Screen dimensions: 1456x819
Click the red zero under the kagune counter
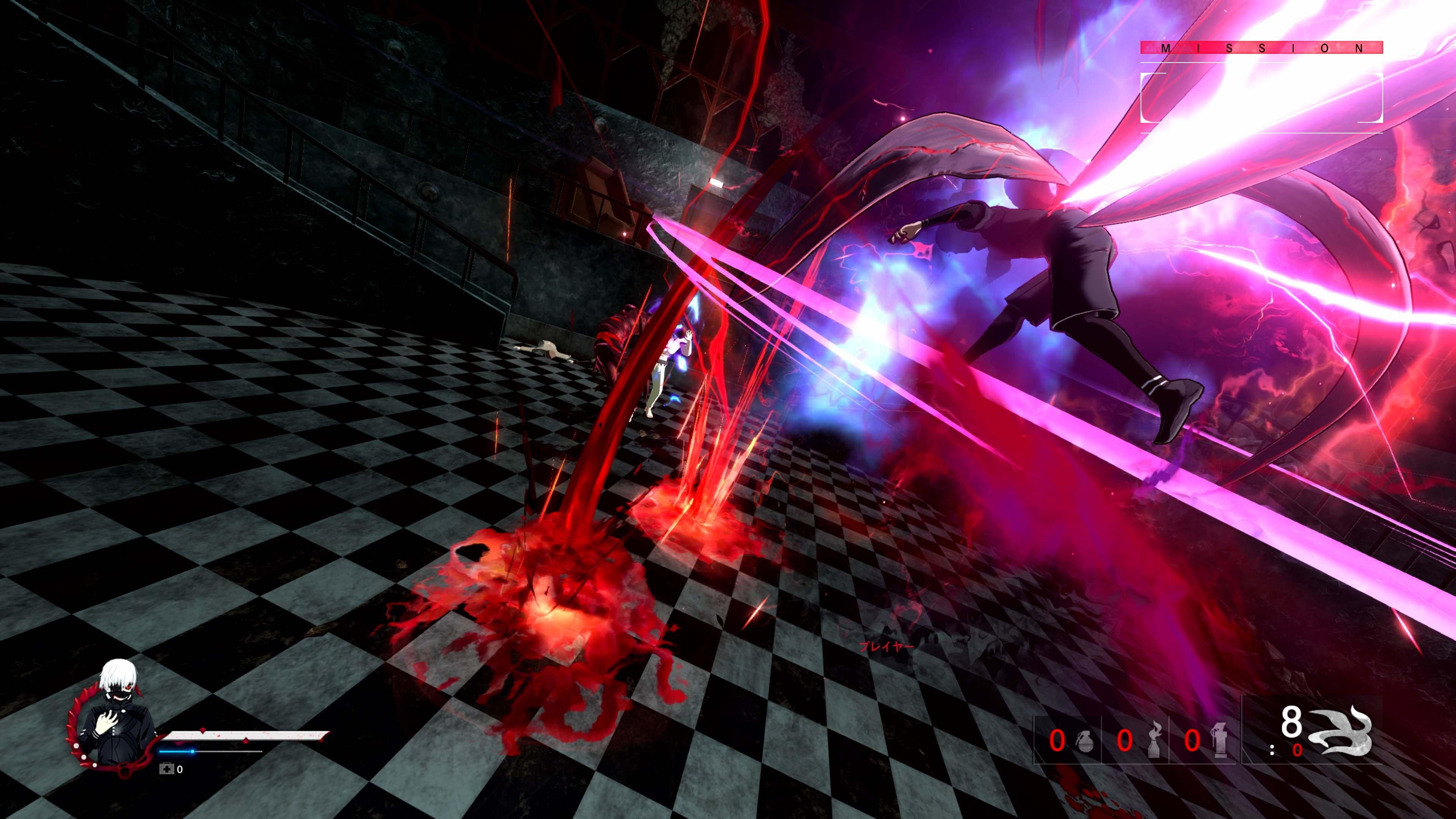1297,751
